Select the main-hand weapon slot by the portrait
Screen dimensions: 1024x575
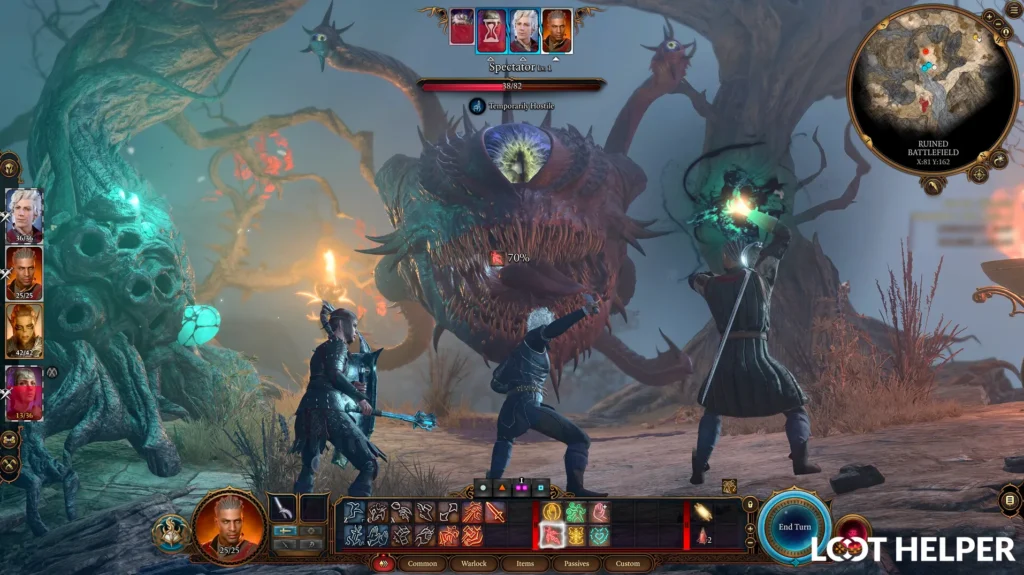coord(283,508)
